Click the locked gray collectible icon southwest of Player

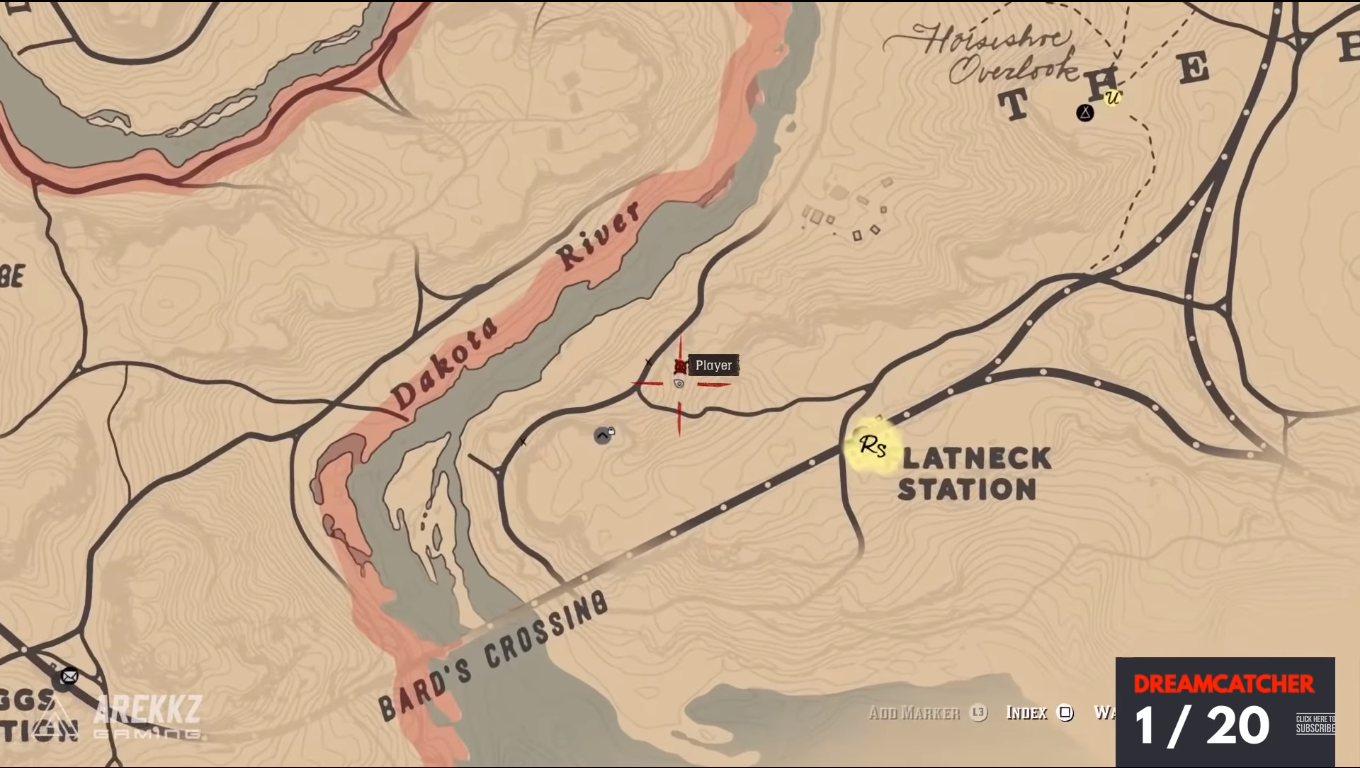[601, 433]
